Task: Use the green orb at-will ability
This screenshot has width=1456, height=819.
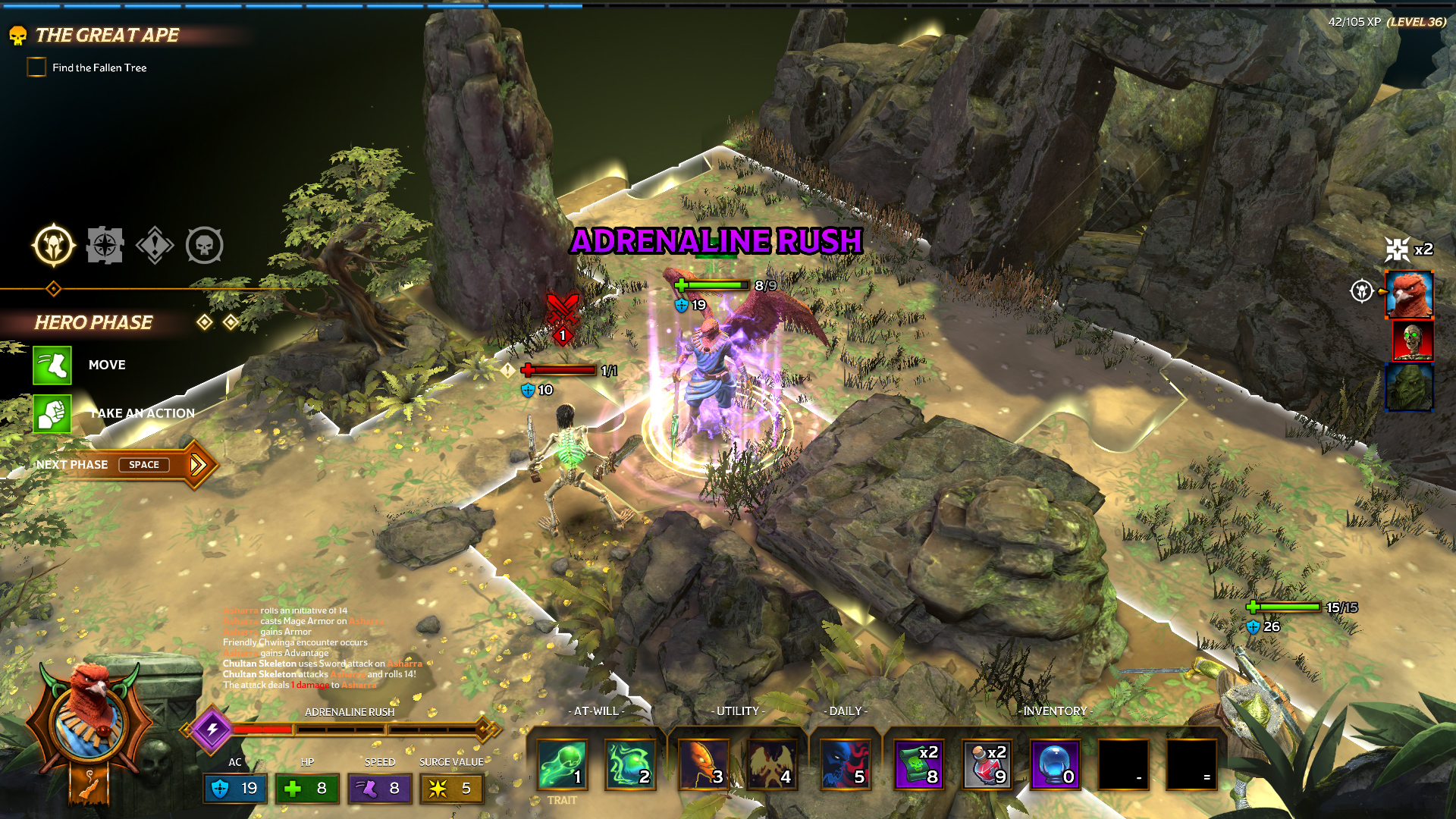Action: [x=562, y=764]
